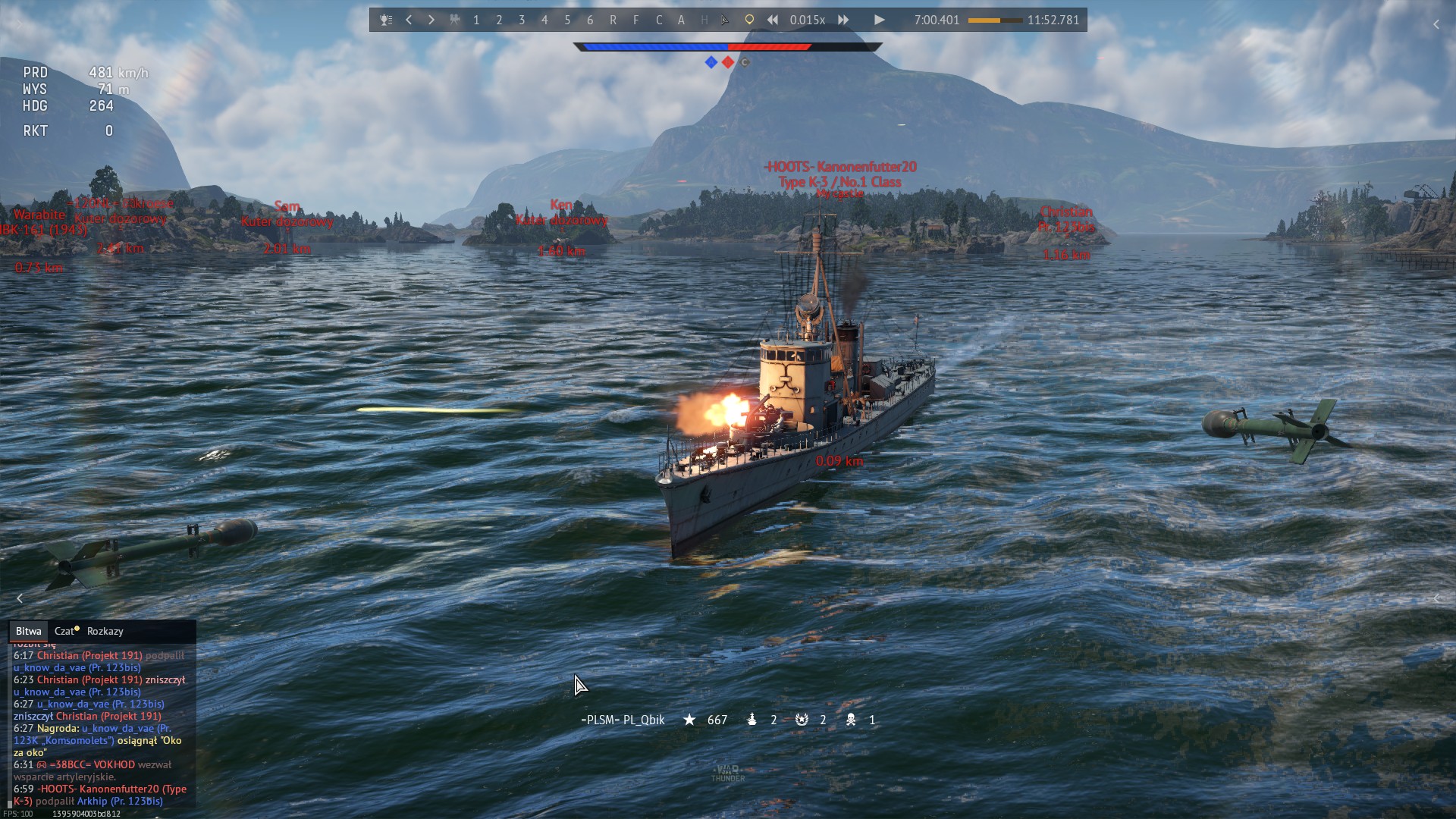Viewport: 1456px width, 819px height.
Task: Toggle the yellow map marker icon
Action: tap(749, 20)
